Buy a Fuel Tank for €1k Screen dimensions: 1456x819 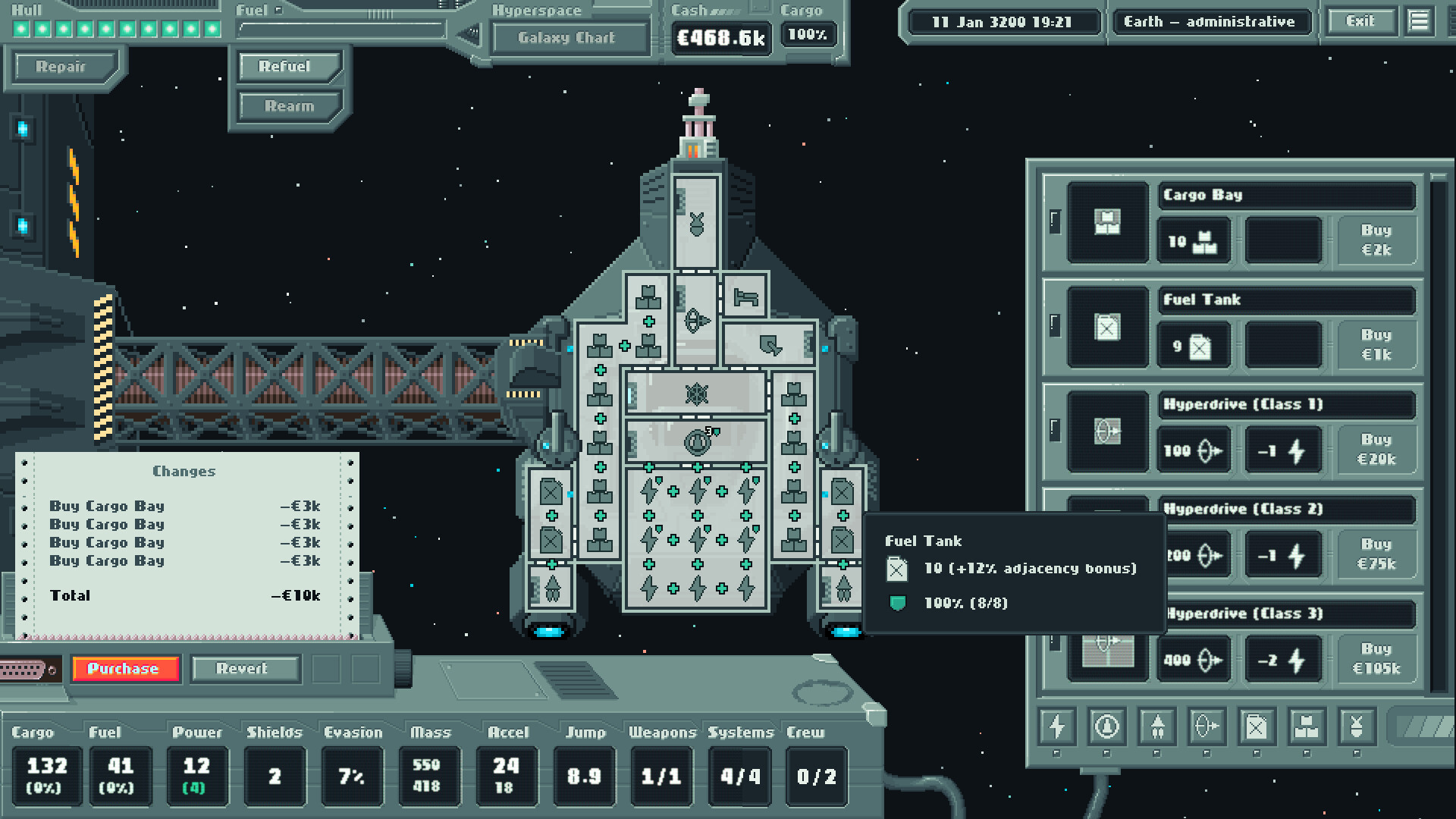click(x=1376, y=345)
